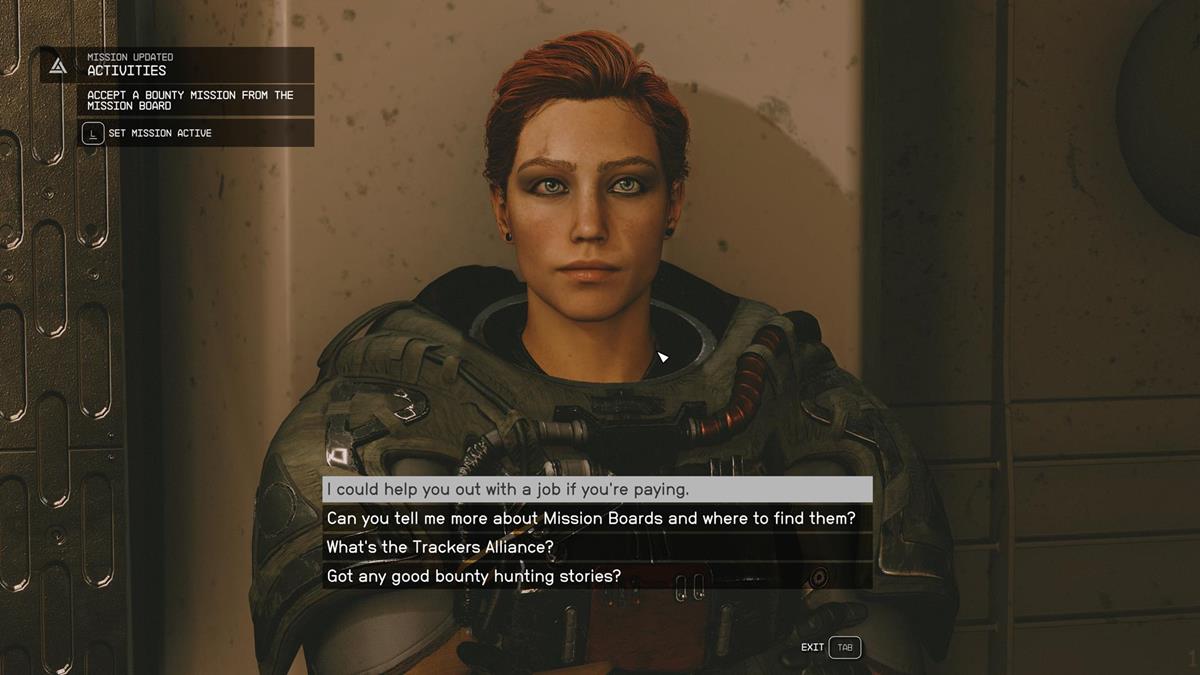This screenshot has height=675, width=1200.
Task: Click the Set Mission Active option
Action: [159, 133]
